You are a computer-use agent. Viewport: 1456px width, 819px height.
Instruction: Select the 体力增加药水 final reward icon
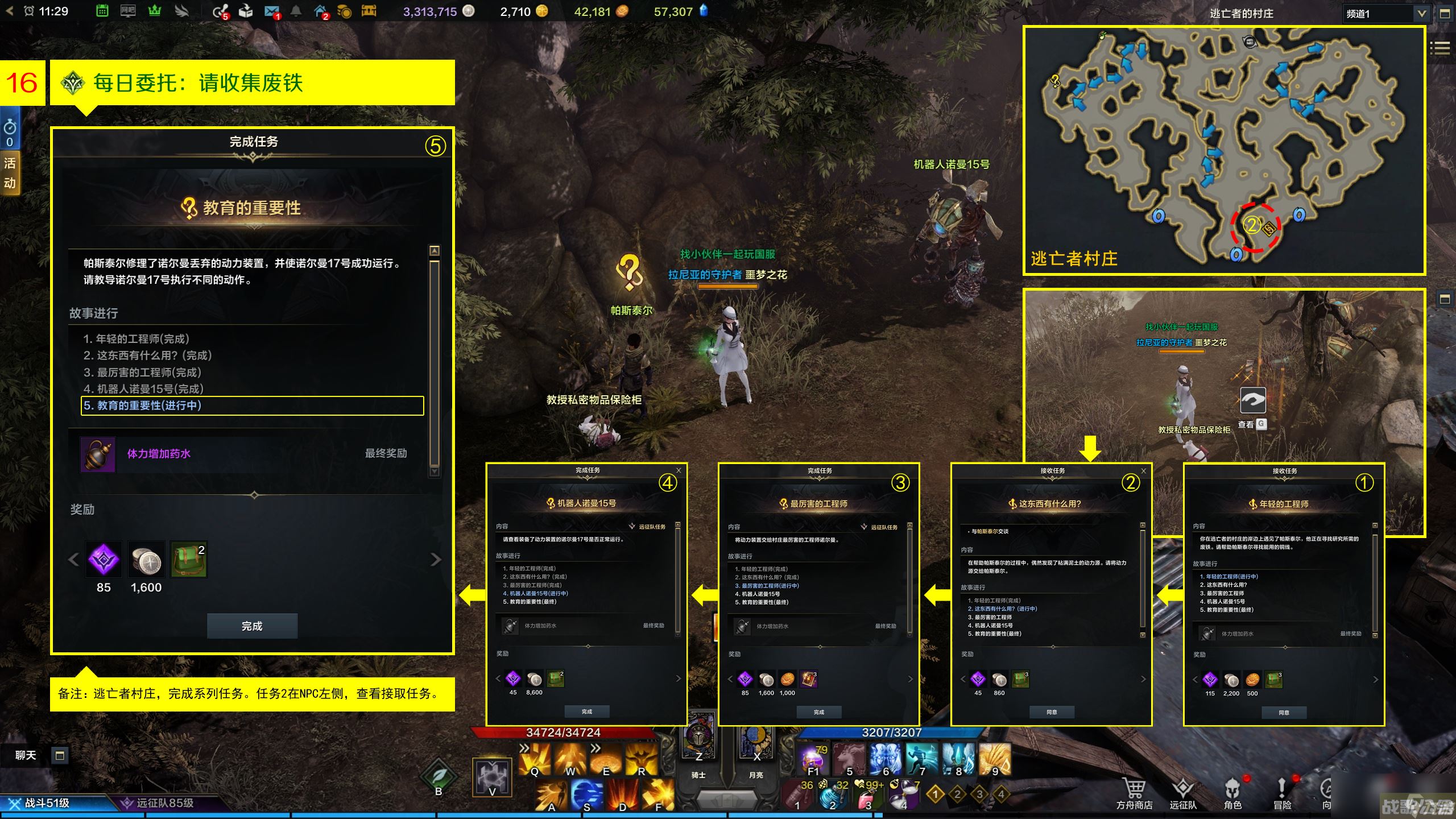pos(98,454)
